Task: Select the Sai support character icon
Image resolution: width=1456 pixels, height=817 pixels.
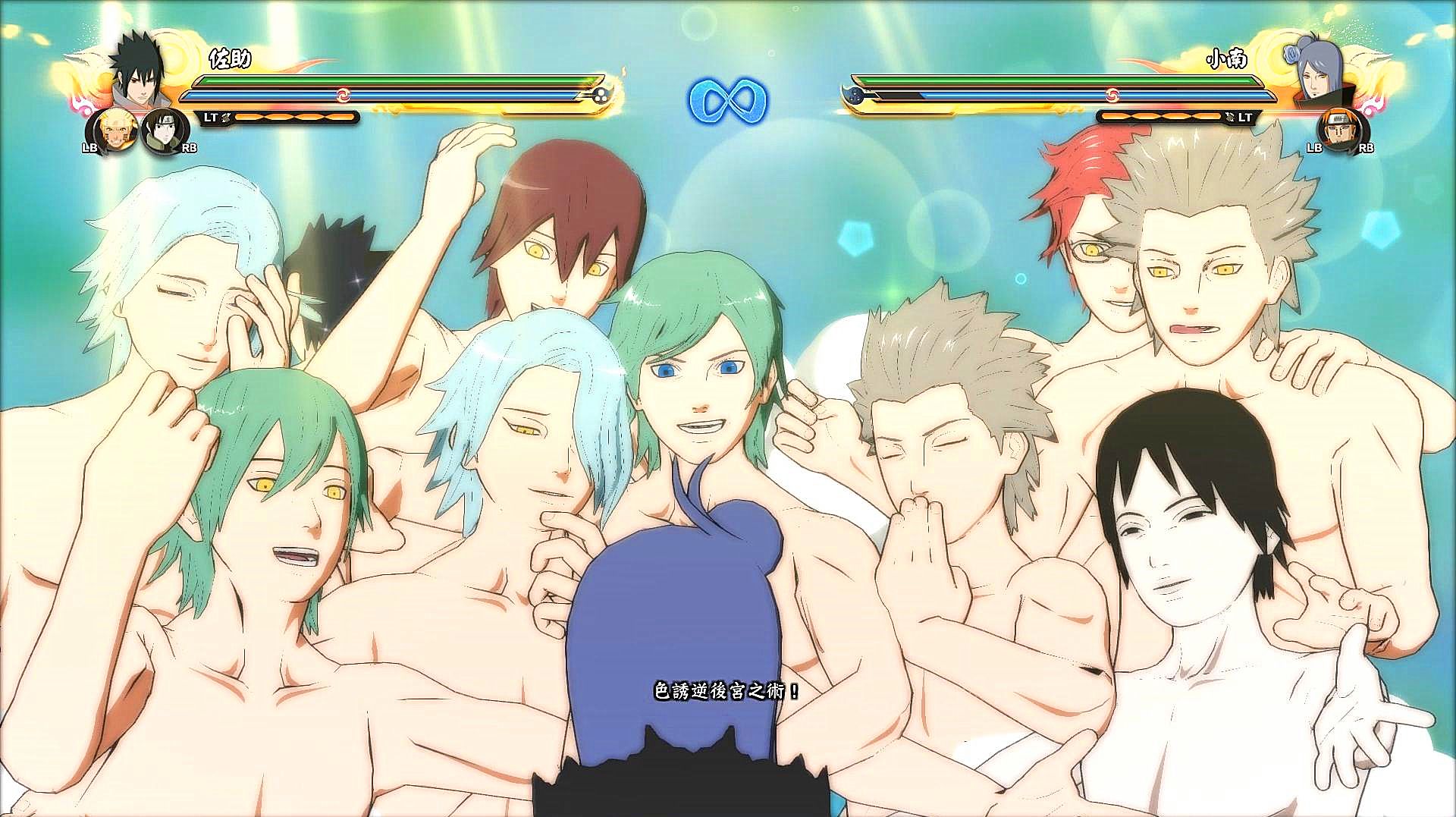Action: [162, 130]
